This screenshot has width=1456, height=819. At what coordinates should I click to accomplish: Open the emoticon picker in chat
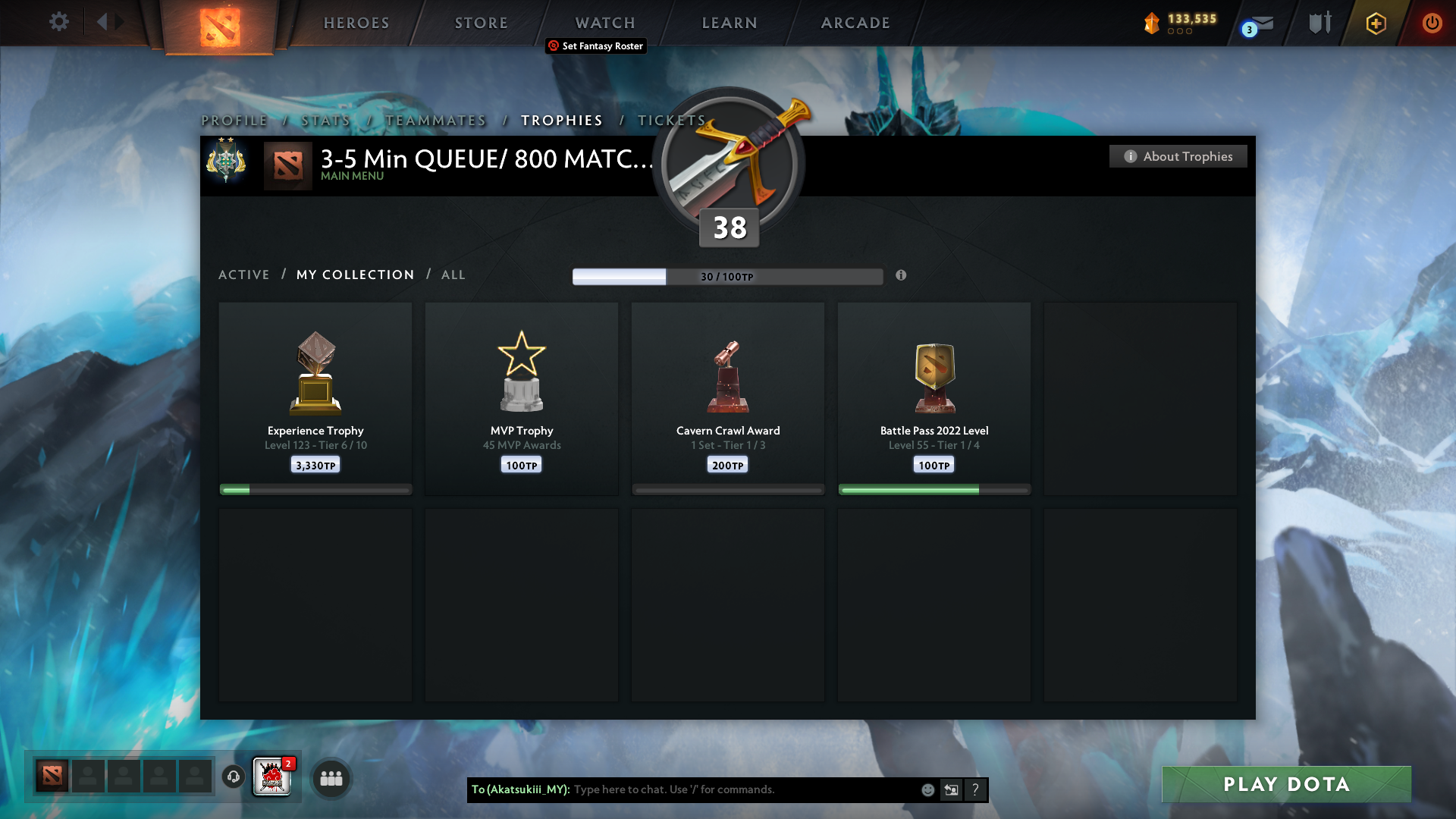[x=927, y=789]
